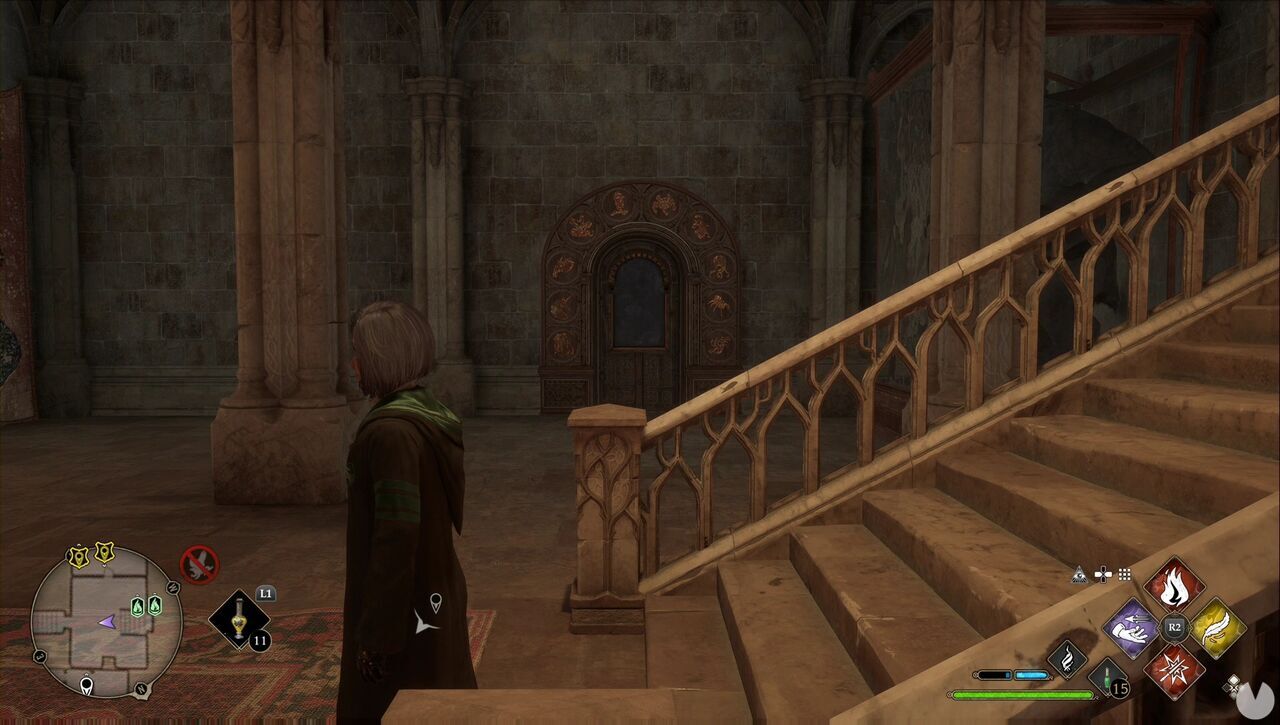Viewport: 1280px width, 725px height.
Task: Click the Wiggenweld potion bottle icon
Action: tap(1108, 678)
